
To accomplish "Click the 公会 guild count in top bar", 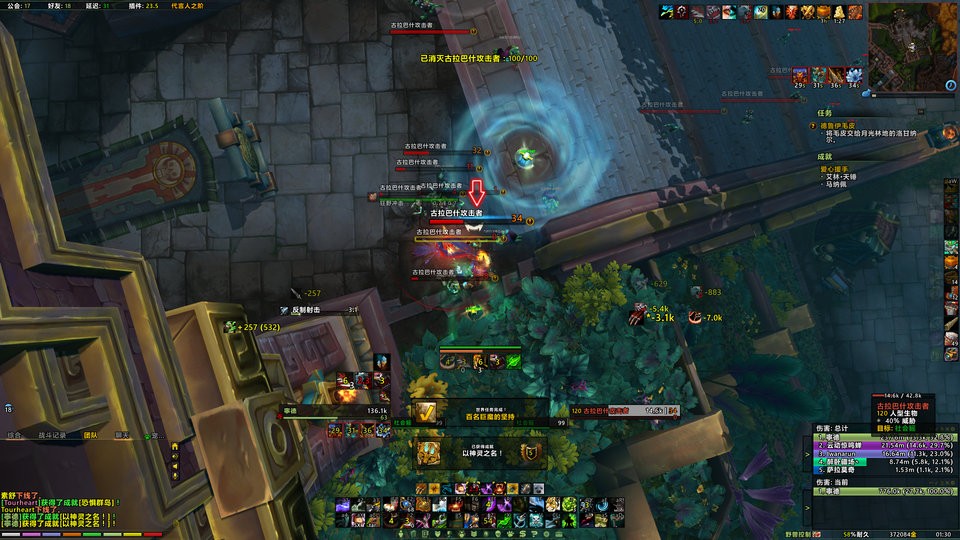I will point(15,5).
